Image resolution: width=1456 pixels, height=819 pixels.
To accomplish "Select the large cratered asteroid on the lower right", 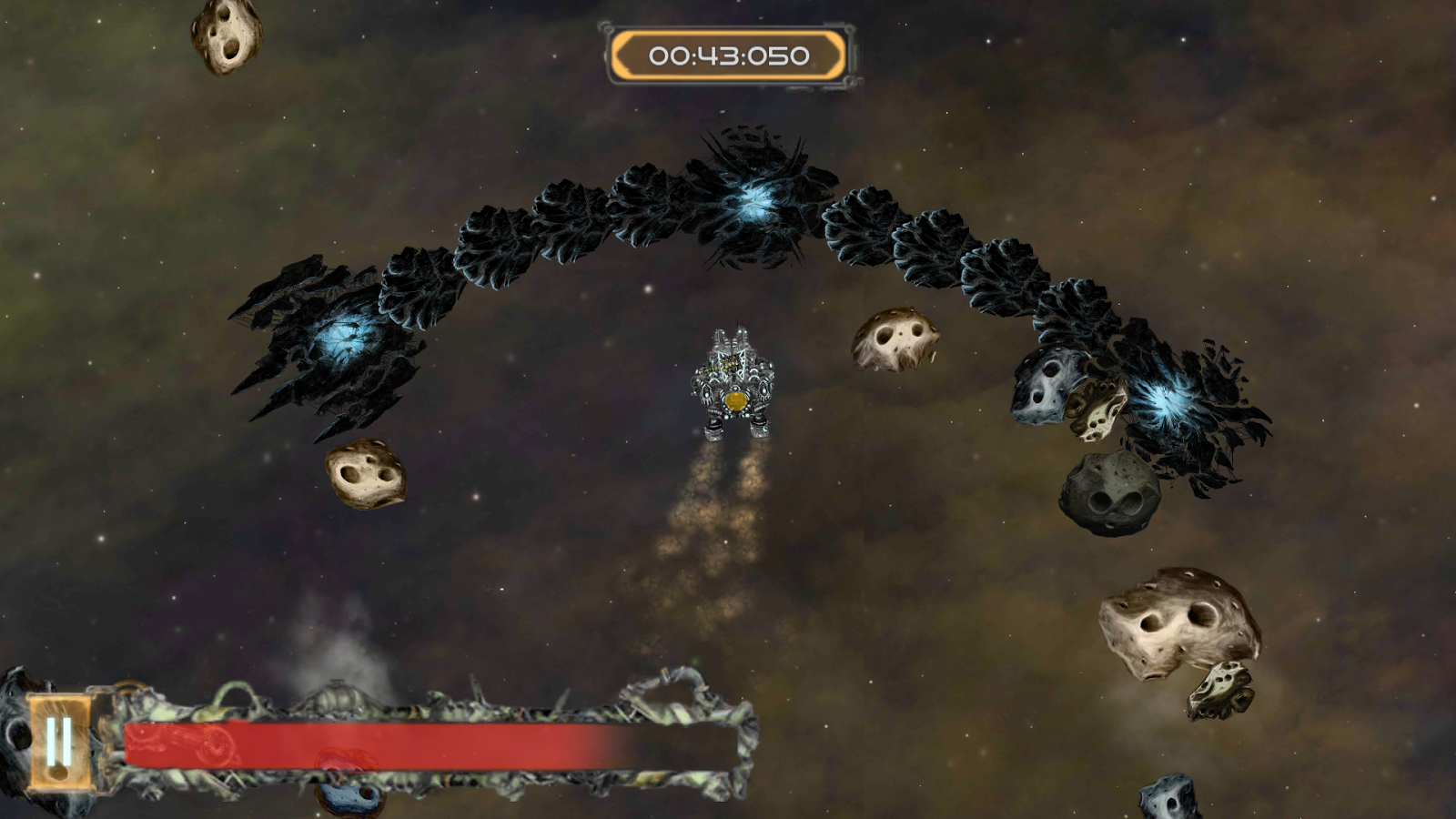I will click(1178, 619).
